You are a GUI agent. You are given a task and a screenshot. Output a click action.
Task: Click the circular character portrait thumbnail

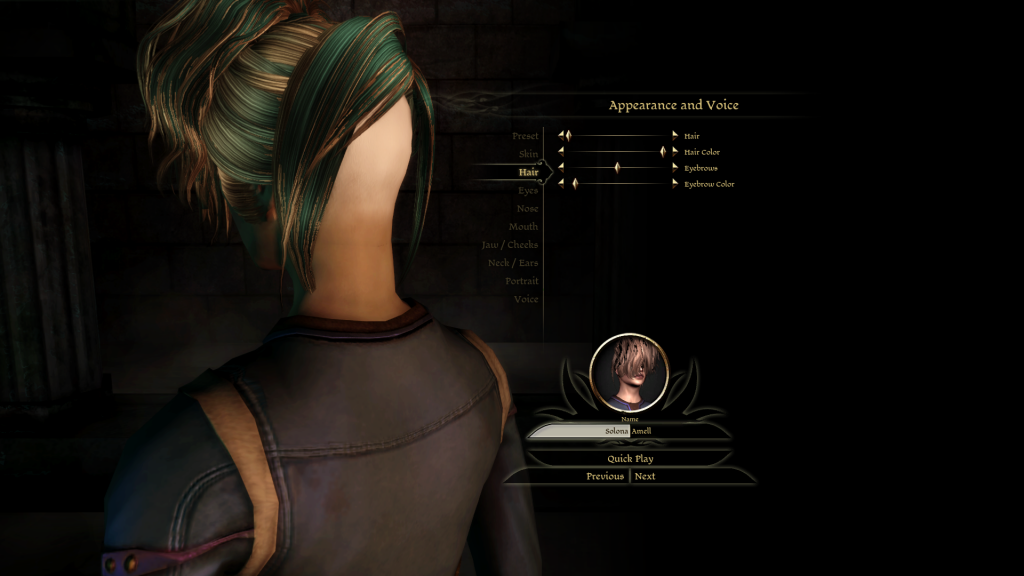[x=629, y=373]
